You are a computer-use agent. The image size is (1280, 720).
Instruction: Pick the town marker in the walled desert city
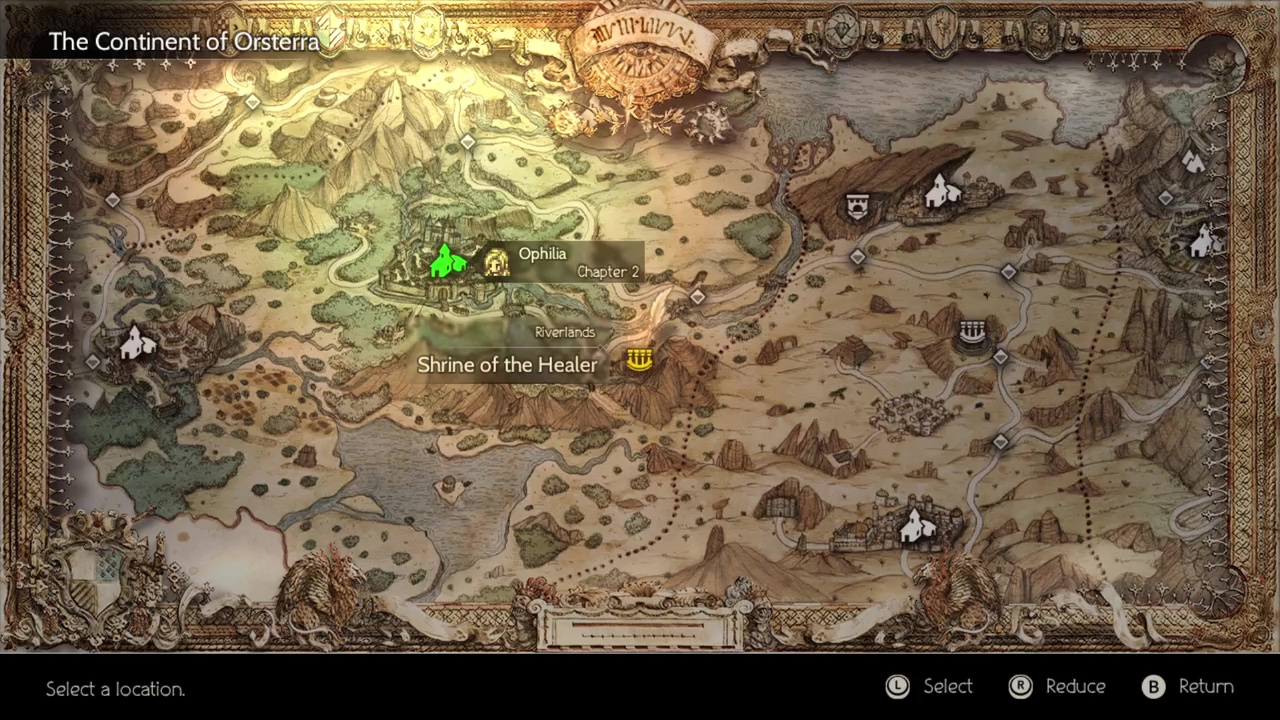914,526
